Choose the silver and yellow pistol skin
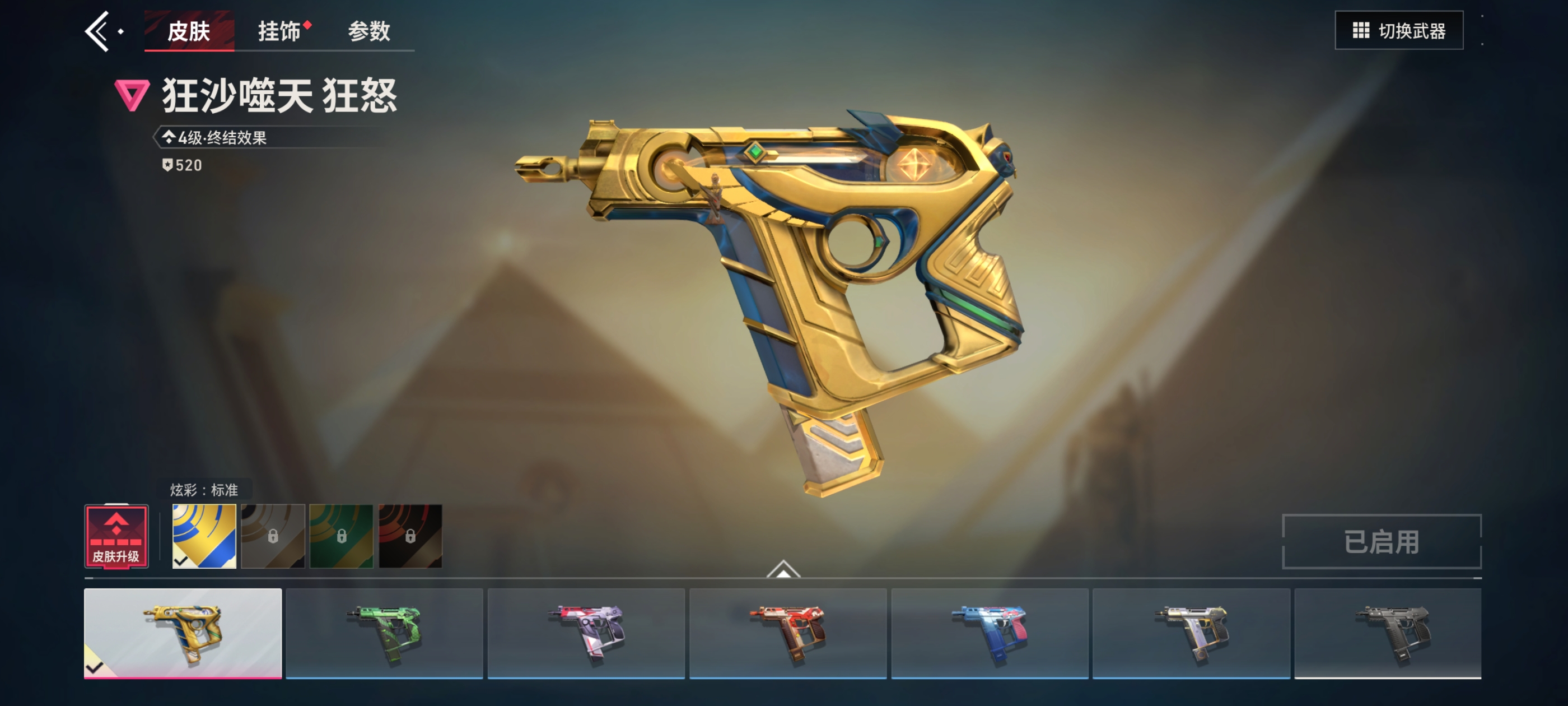Screen dimensions: 1568x706 pyautogui.click(x=1191, y=633)
